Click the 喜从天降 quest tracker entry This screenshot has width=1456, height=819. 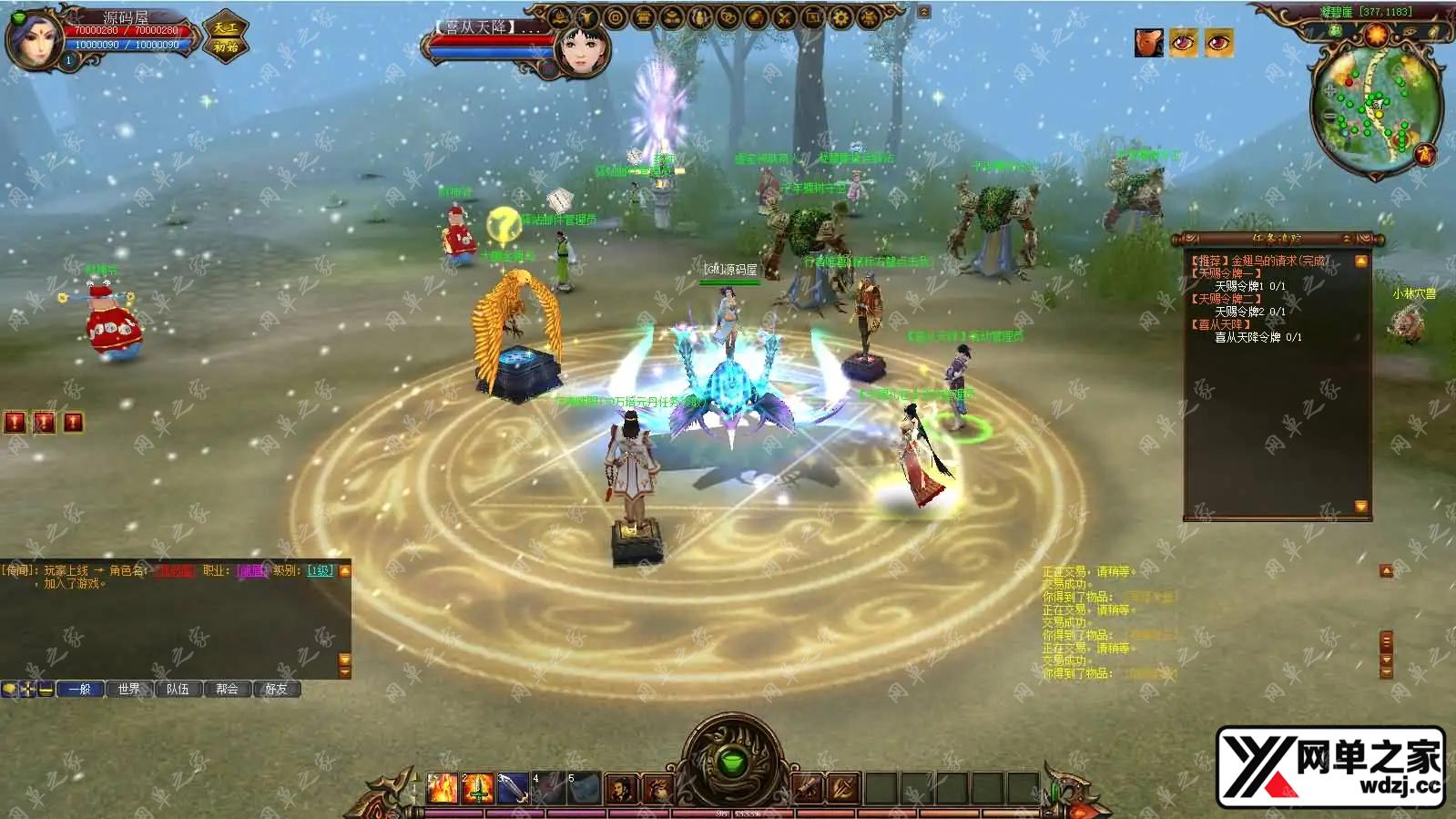tap(1224, 324)
